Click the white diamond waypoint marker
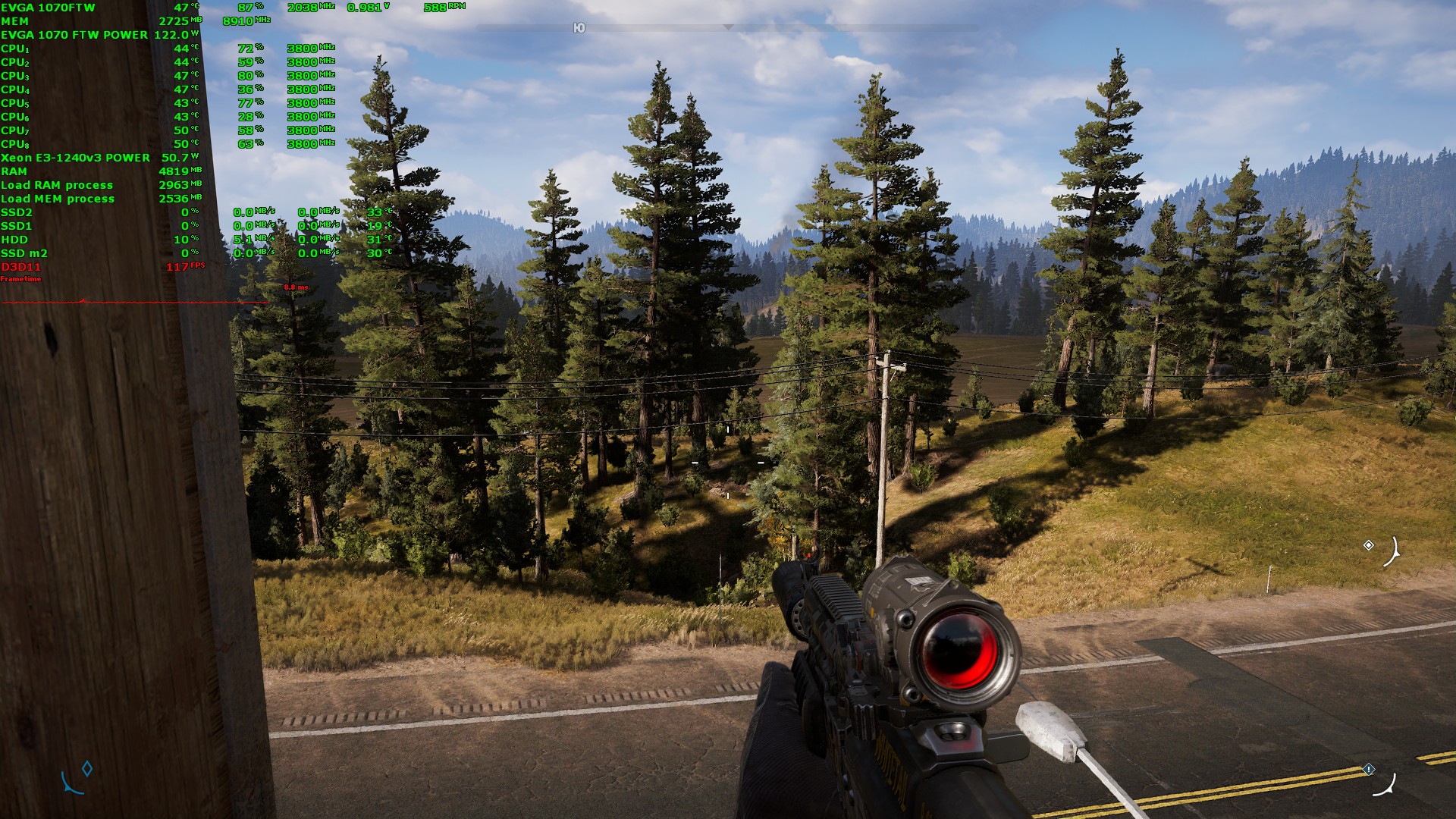This screenshot has height=819, width=1456. coord(1369,545)
